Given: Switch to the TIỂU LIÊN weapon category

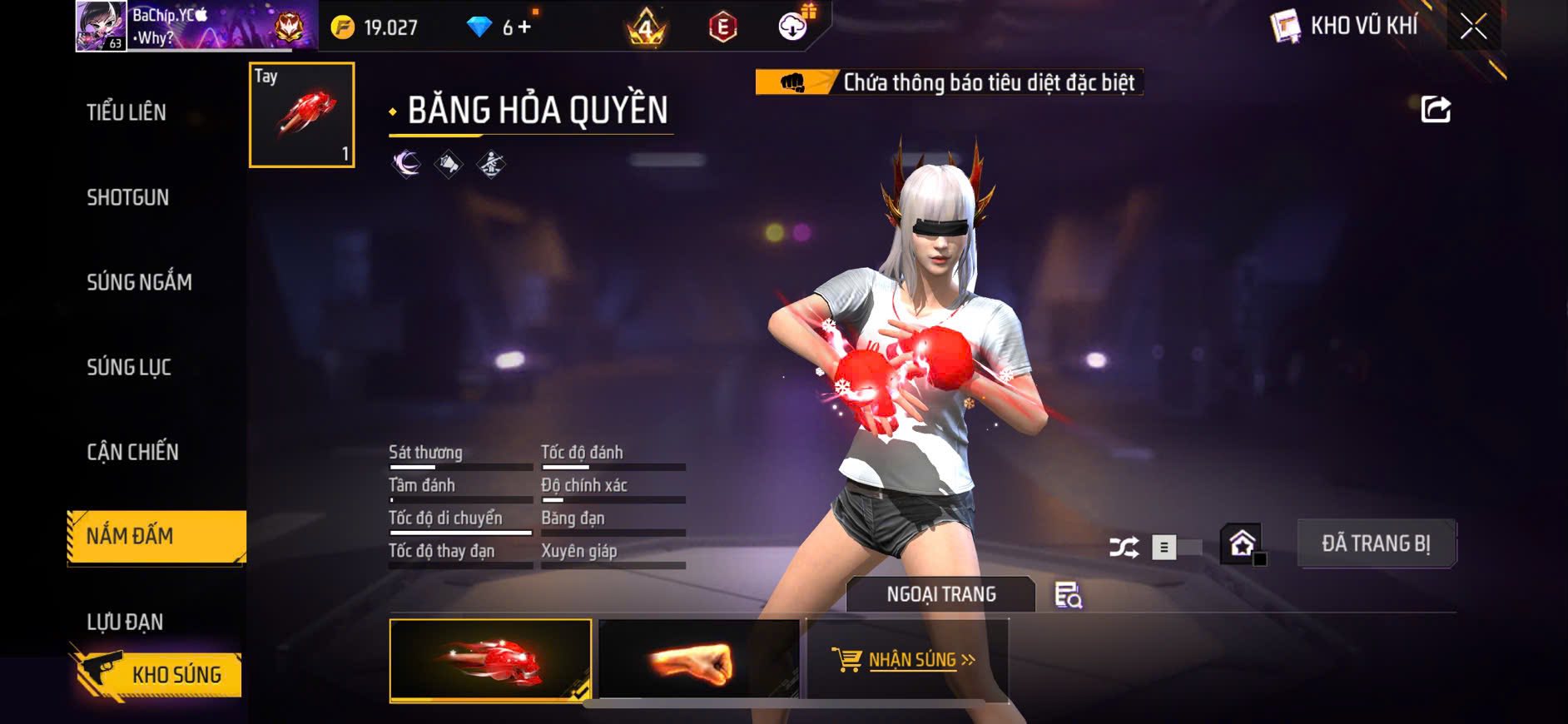Looking at the screenshot, I should [127, 112].
